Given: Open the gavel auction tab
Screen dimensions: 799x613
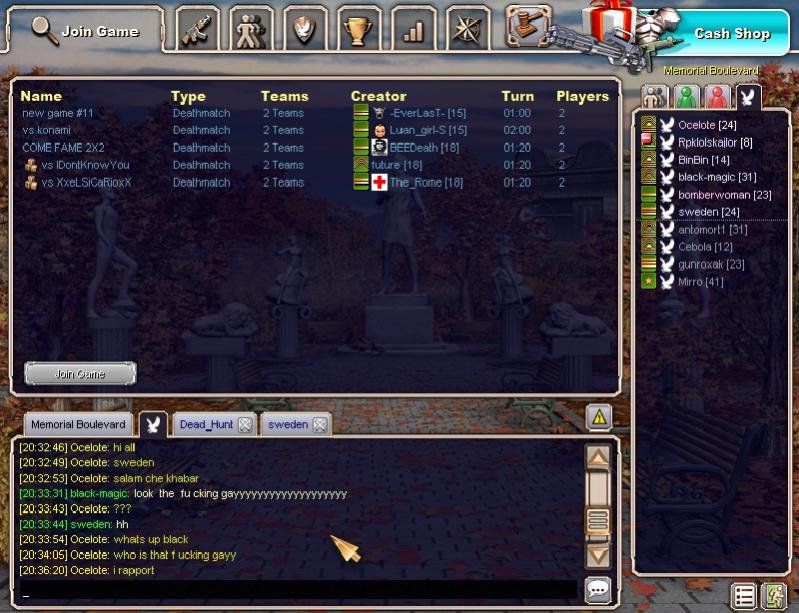Looking at the screenshot, I should pyautogui.click(x=528, y=26).
